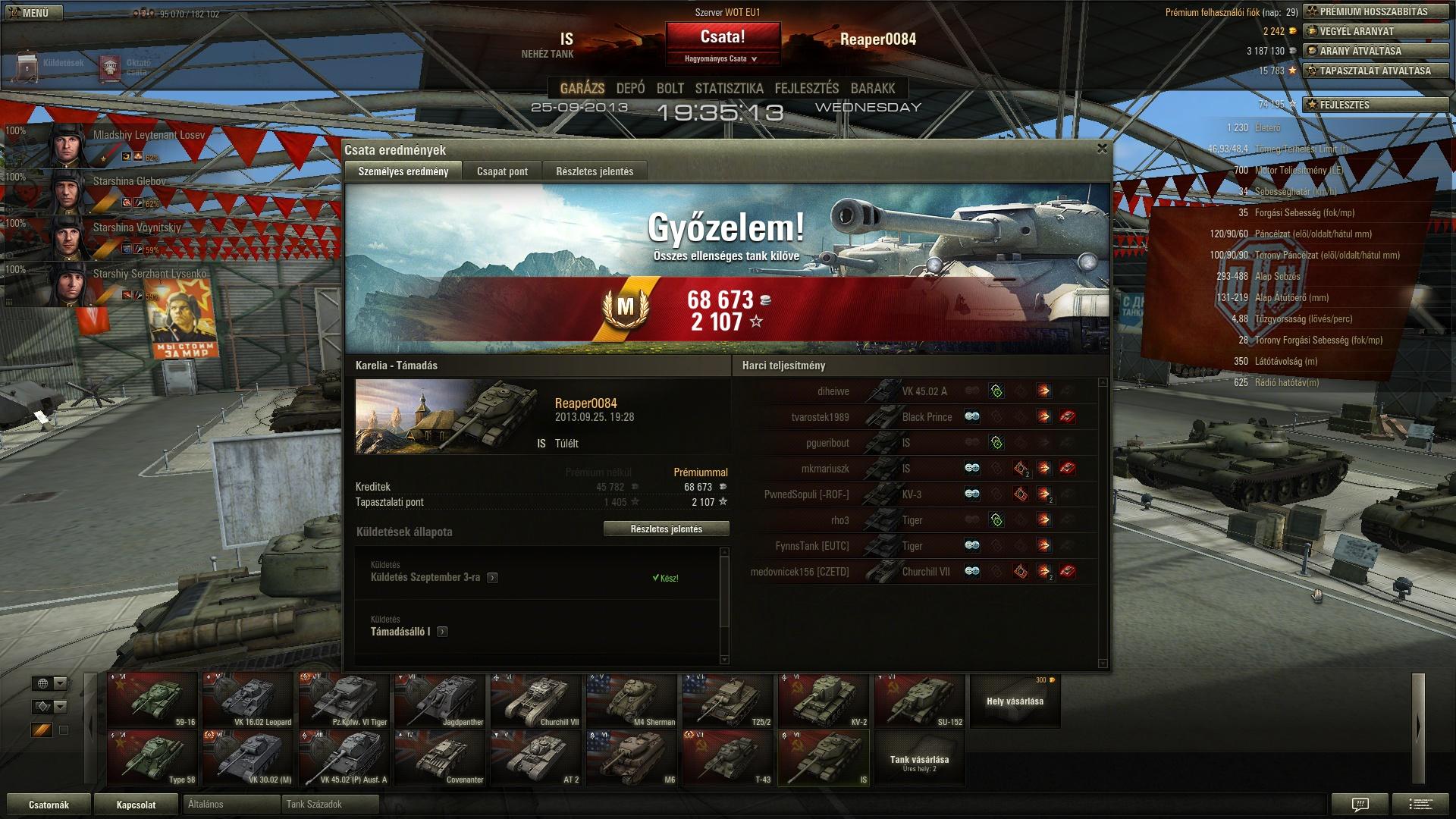Start a battle with the Csata! button

pos(723,37)
